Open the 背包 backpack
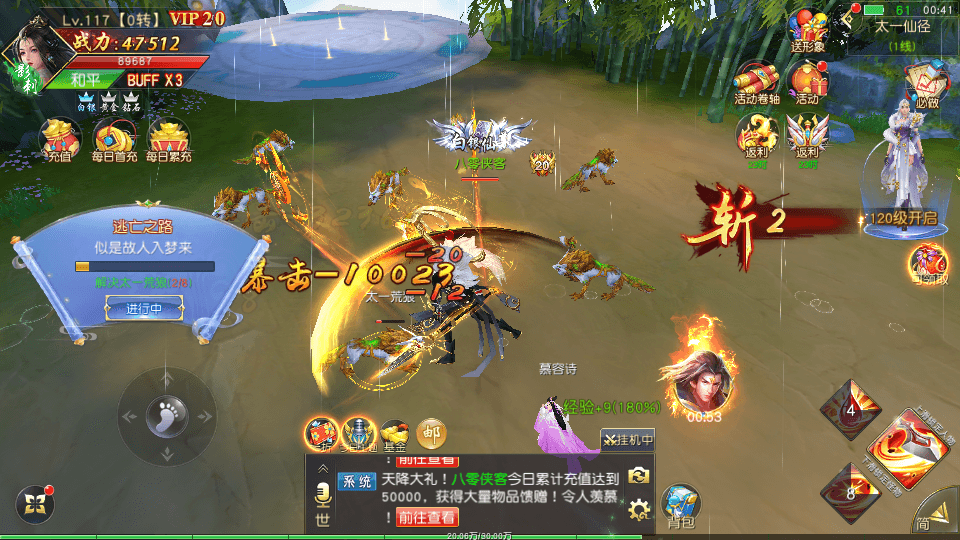Image resolution: width=960 pixels, height=540 pixels. click(x=681, y=505)
